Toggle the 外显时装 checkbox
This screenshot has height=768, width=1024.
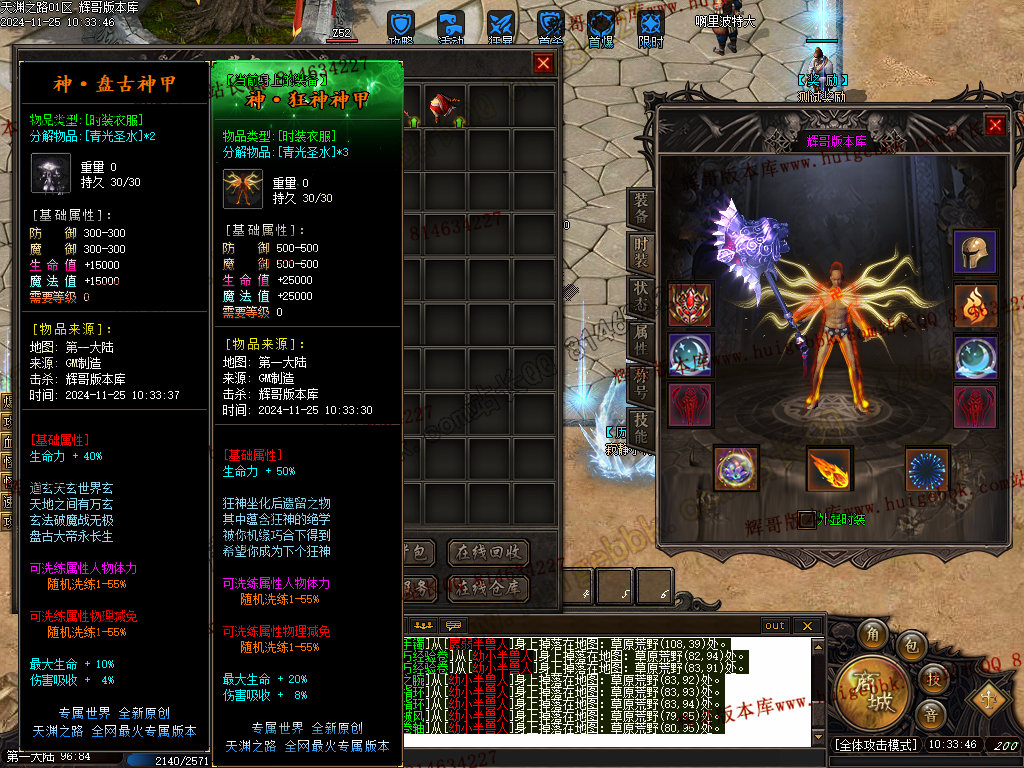tap(806, 519)
